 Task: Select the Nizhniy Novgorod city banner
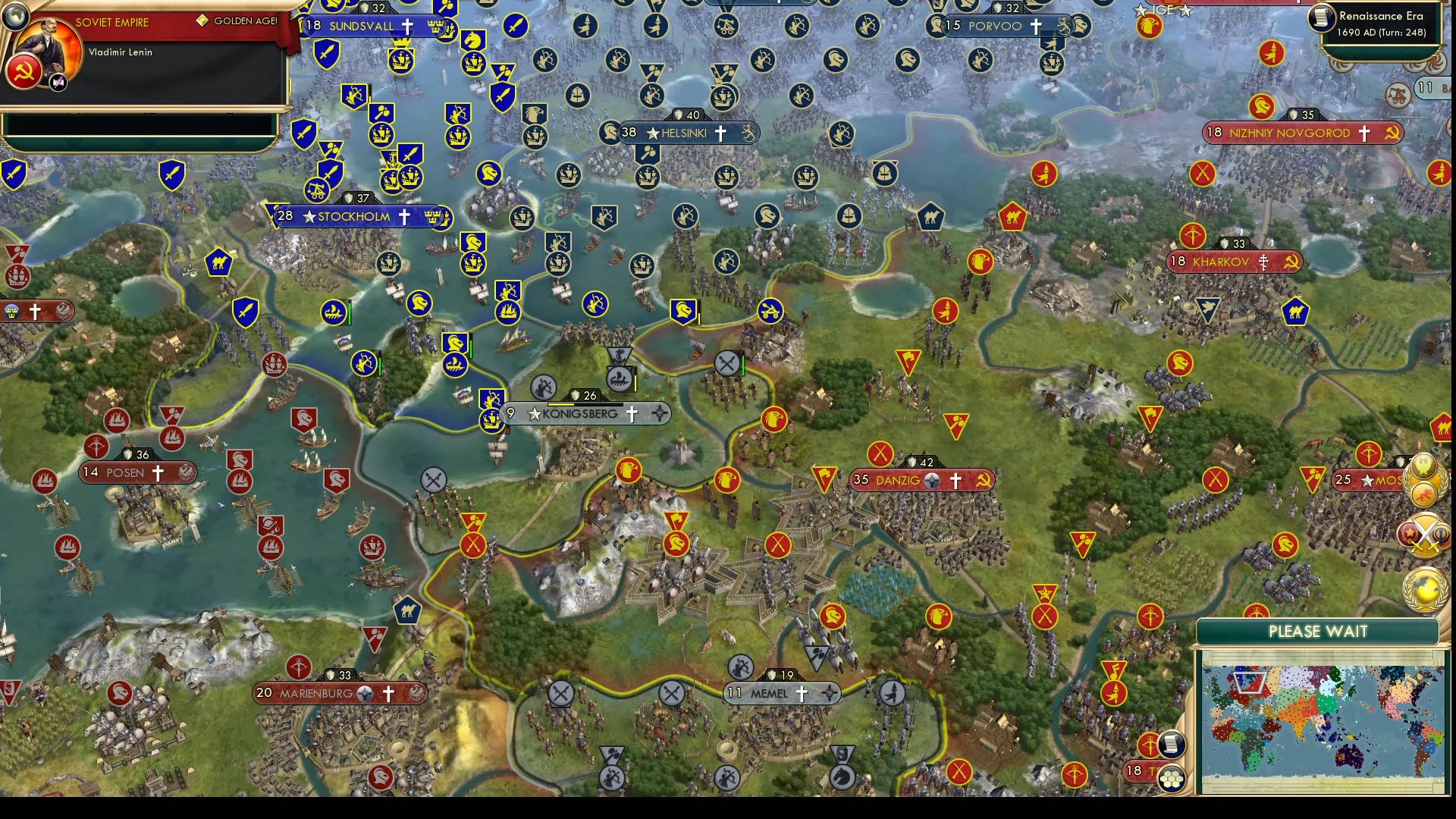1289,133
